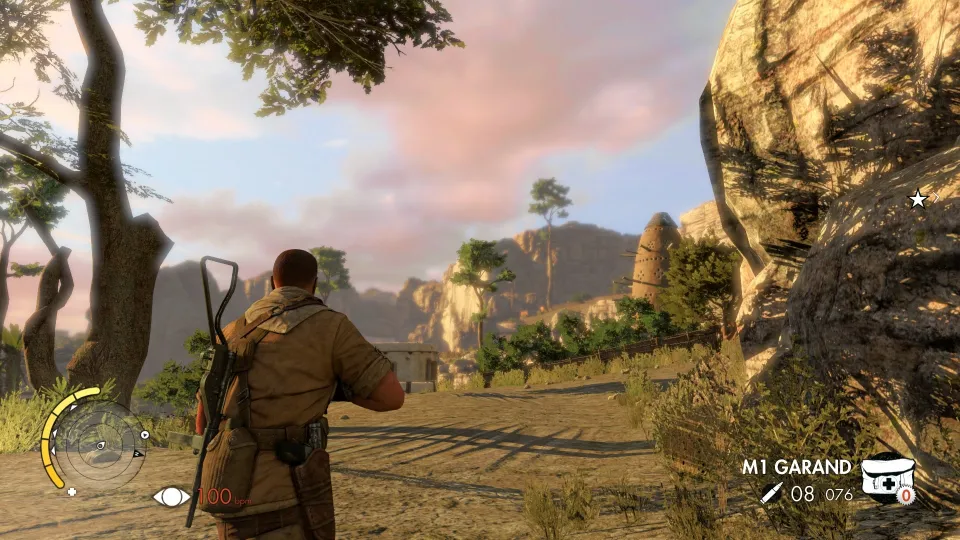The image size is (960, 540).
Task: Select the bullet ammo type icon
Action: [771, 492]
